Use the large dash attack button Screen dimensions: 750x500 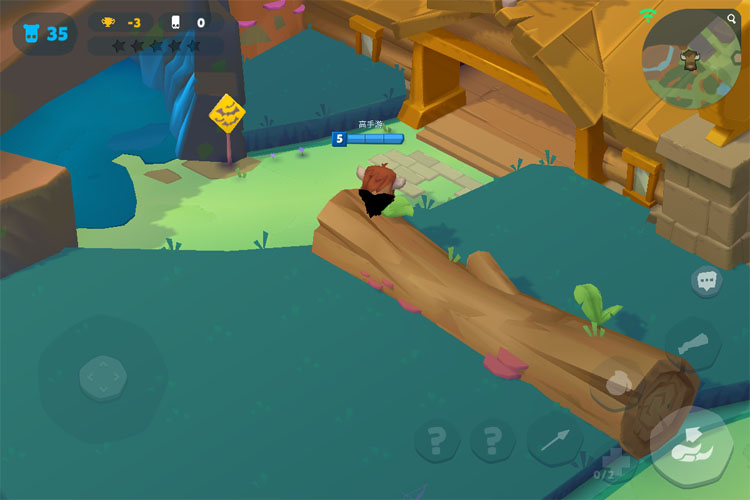[689, 445]
